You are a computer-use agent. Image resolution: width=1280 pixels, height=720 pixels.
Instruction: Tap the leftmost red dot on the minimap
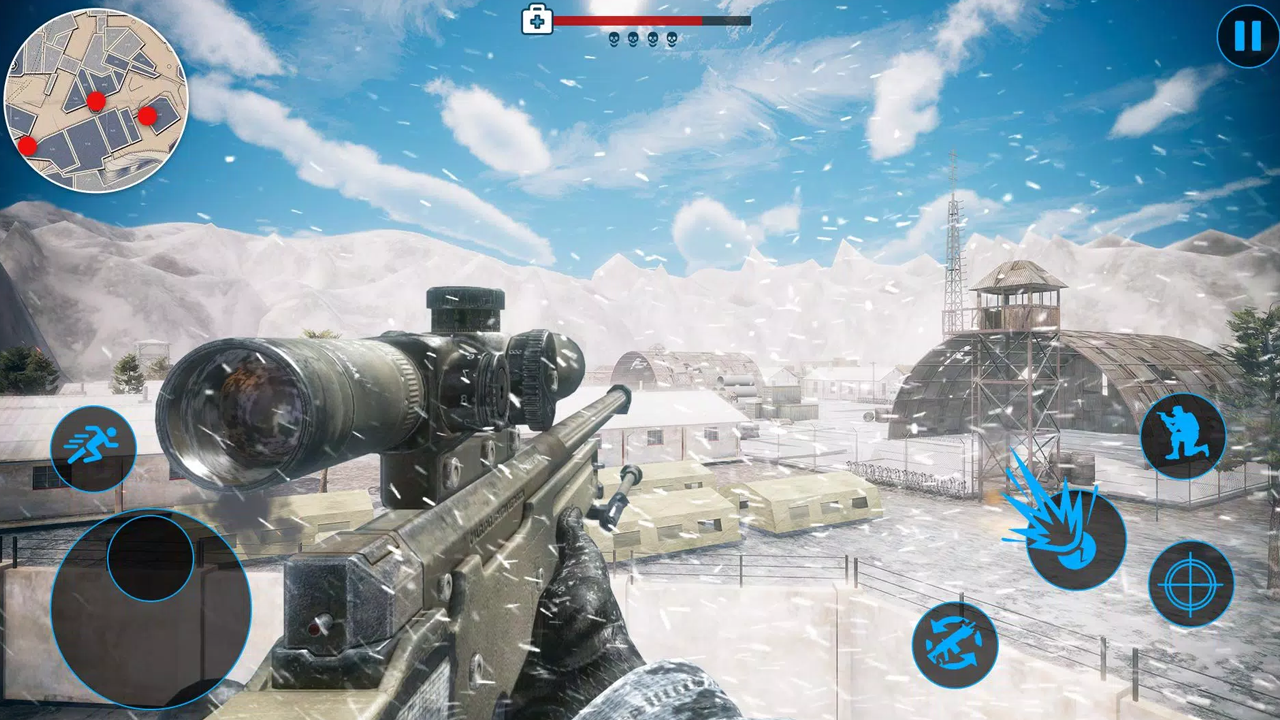pyautogui.click(x=28, y=147)
